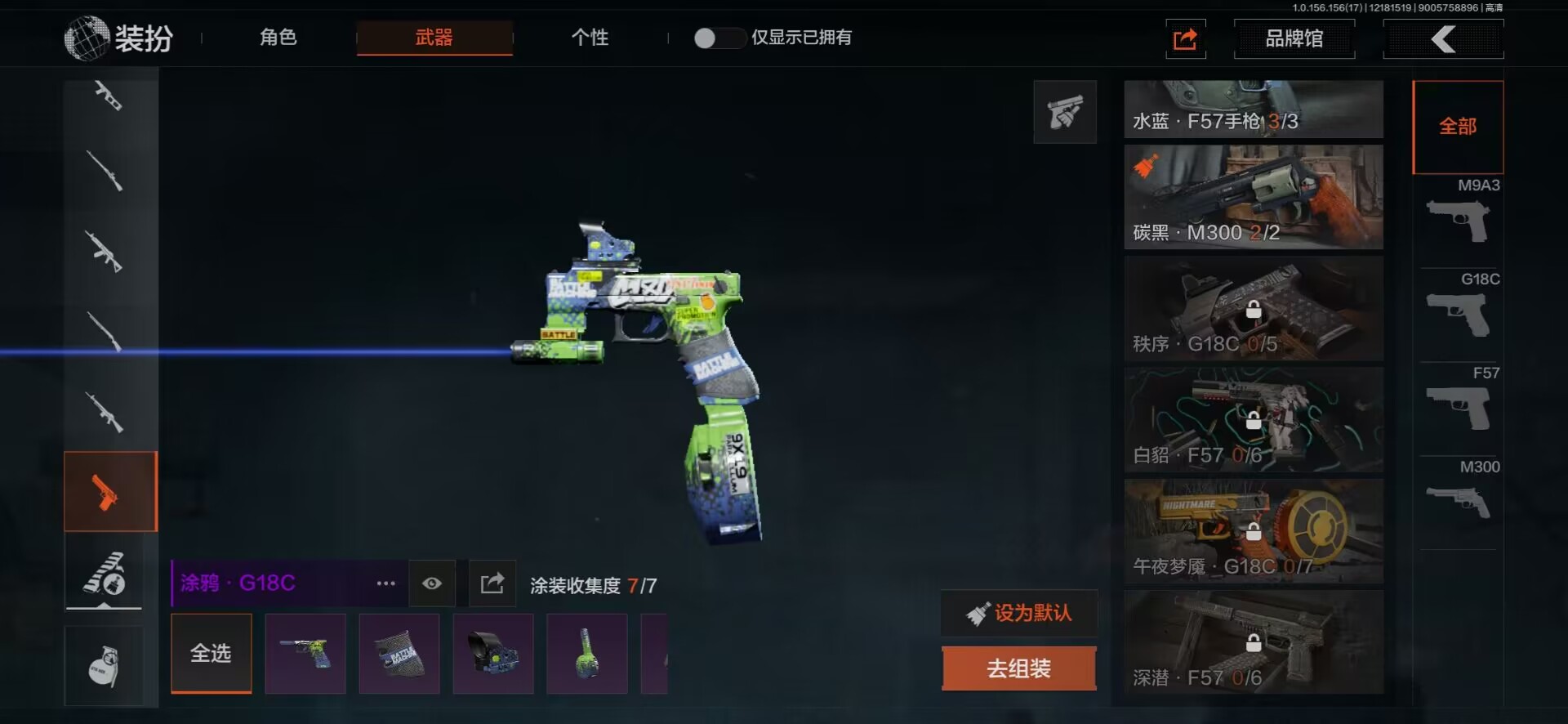Open the 涂鸦 · G18C options menu
Screen dimensions: 1568x724
(x=385, y=583)
